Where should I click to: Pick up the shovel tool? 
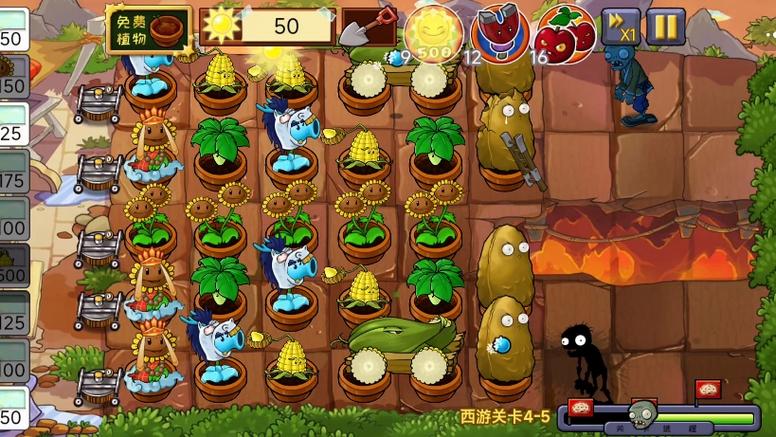pyautogui.click(x=366, y=28)
